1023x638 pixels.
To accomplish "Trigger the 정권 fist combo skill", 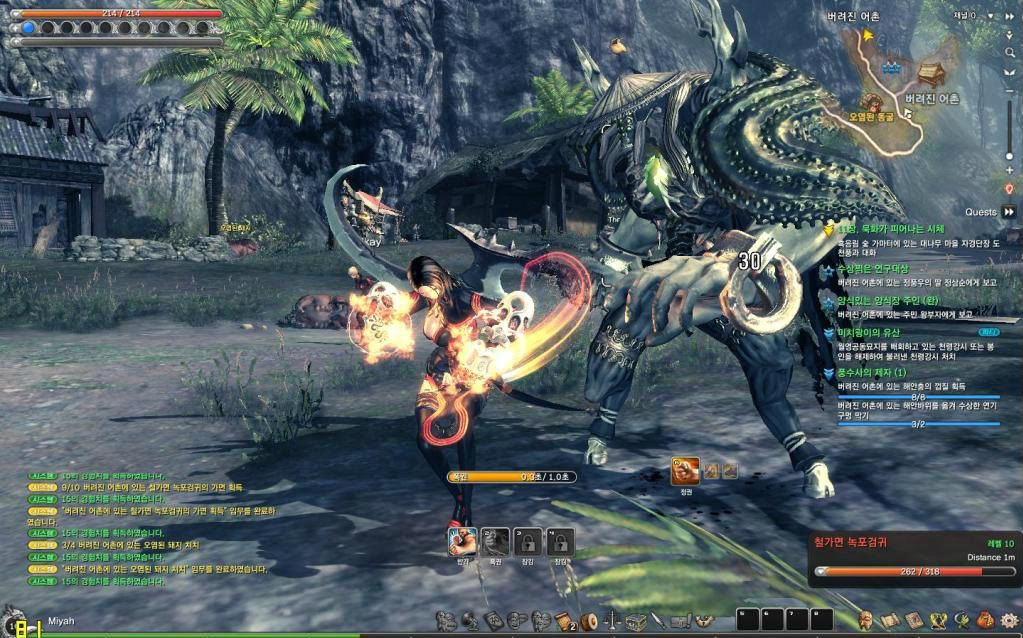I will (x=685, y=471).
